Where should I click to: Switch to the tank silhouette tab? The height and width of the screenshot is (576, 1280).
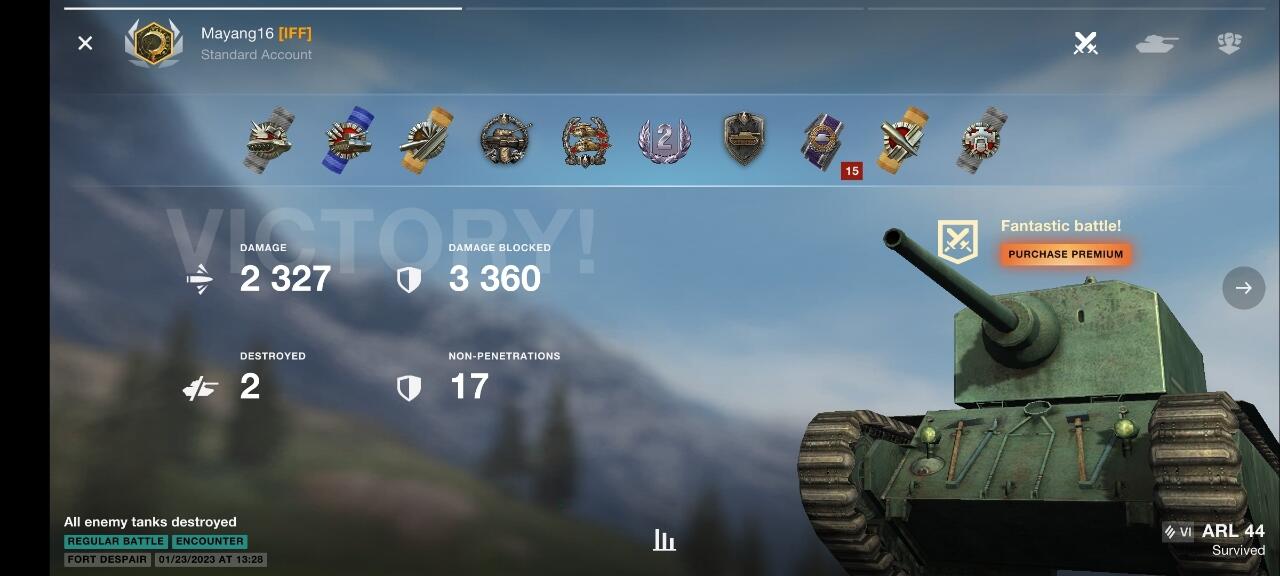1157,43
